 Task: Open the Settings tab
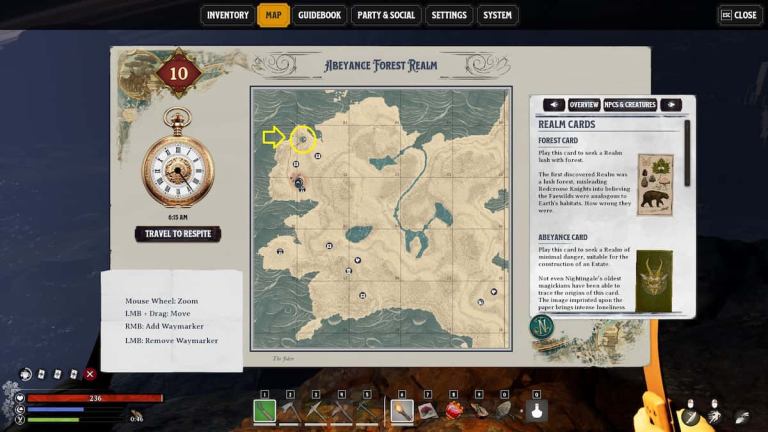coord(449,15)
